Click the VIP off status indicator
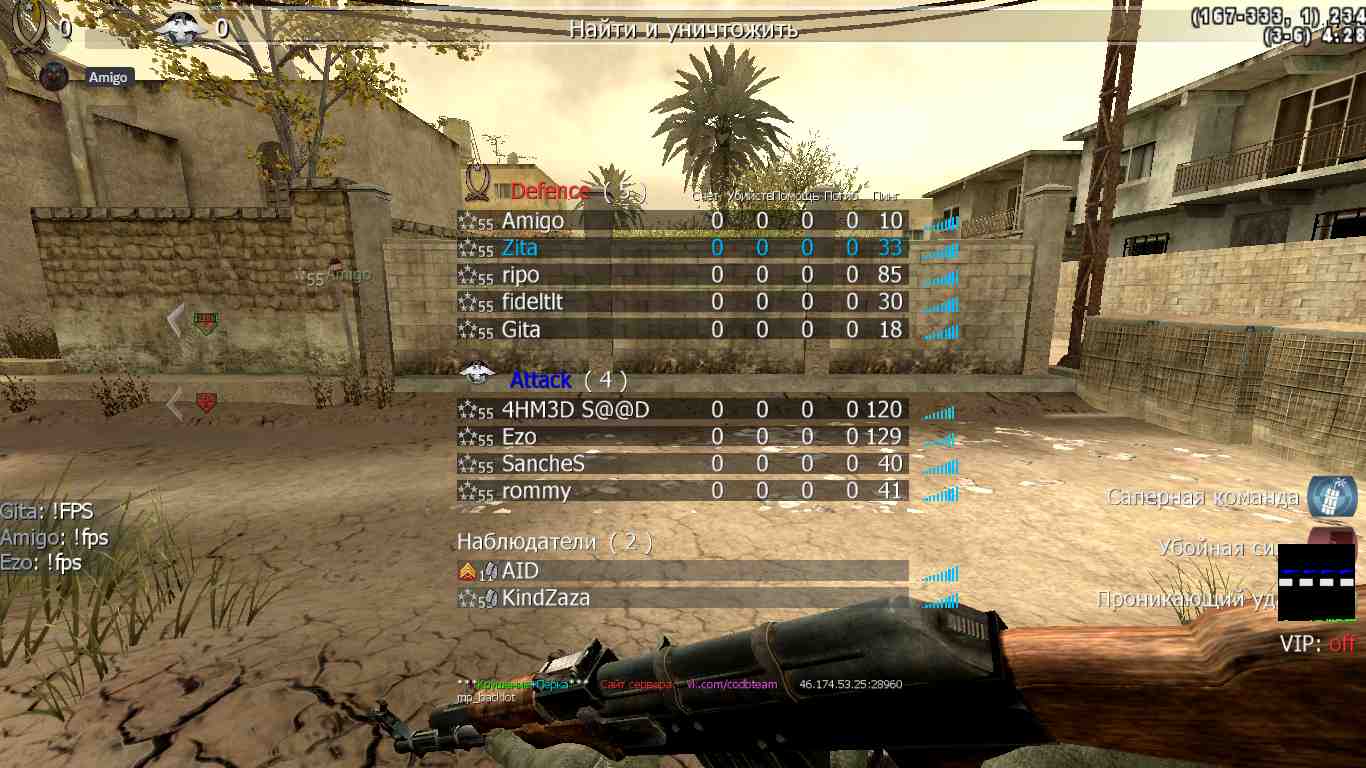1366x768 pixels. coord(1317,644)
